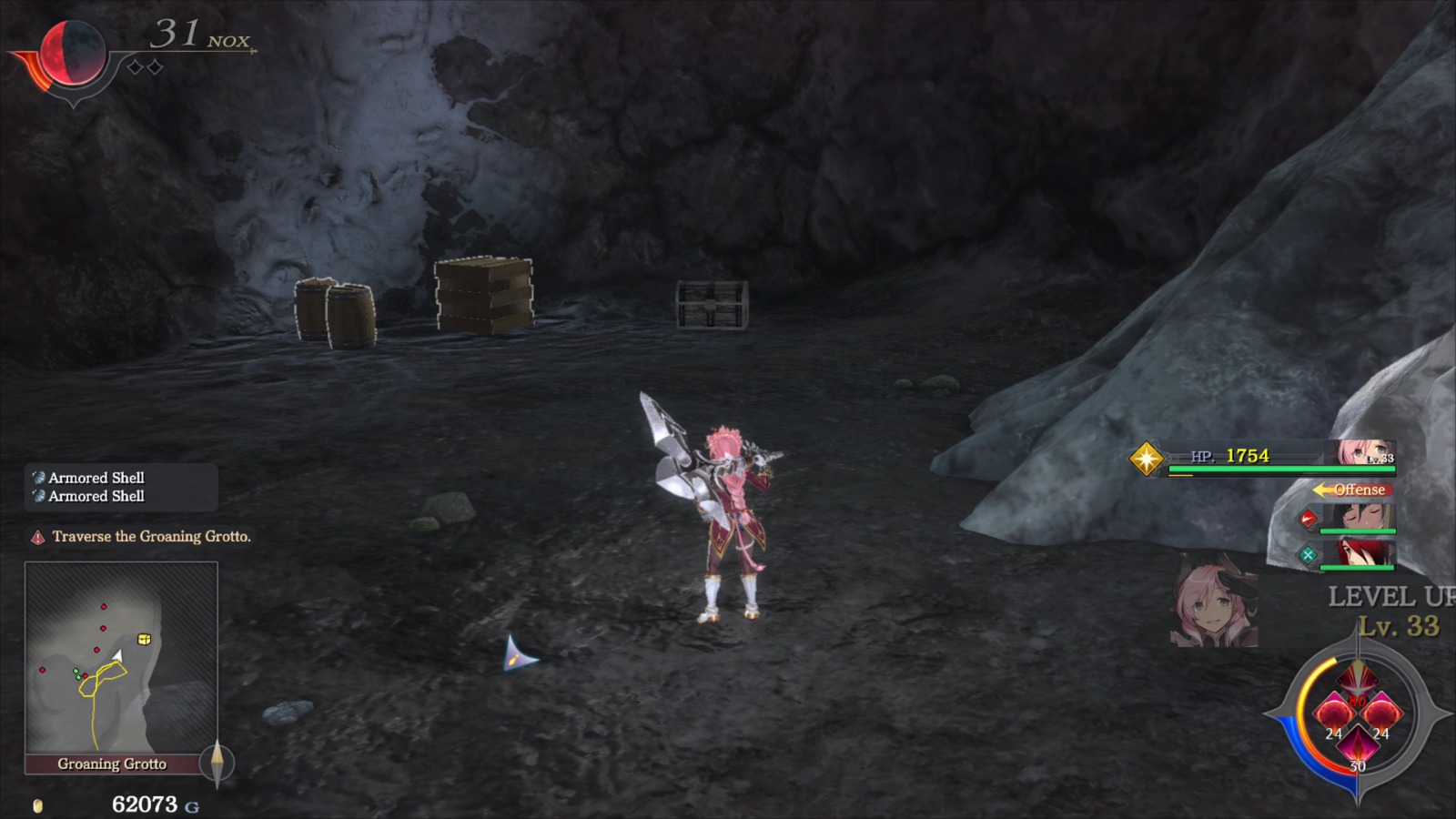Click the left skill gem showing 24
The height and width of the screenshot is (819, 1456).
tap(1334, 713)
